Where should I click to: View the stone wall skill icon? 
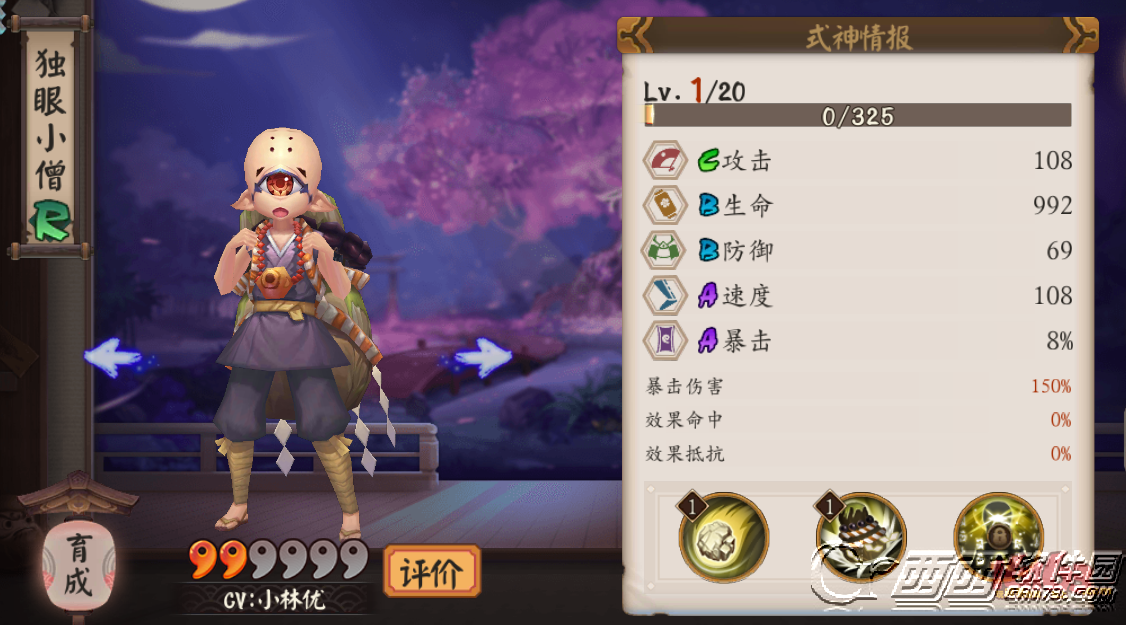point(862,538)
